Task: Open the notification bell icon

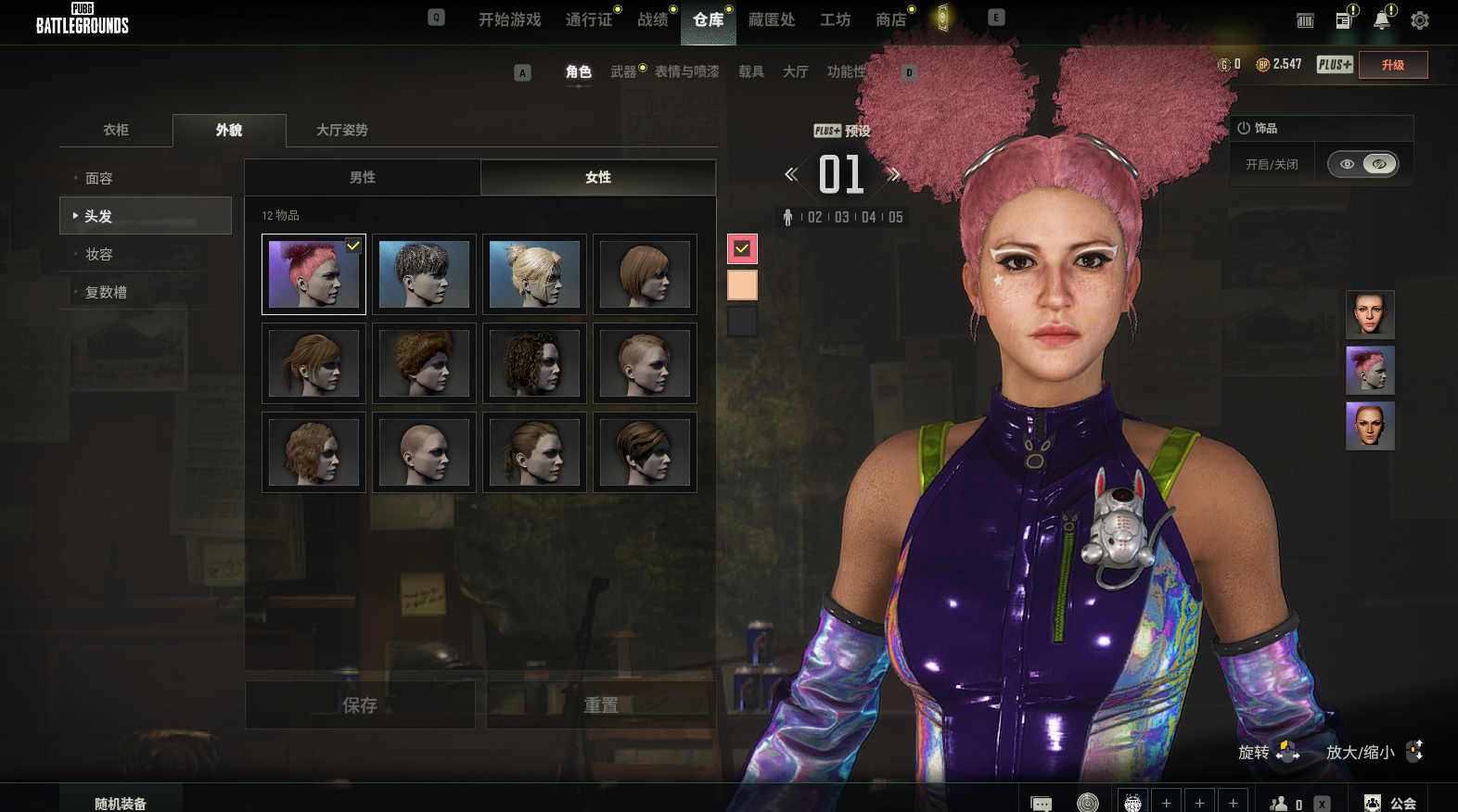Action: click(1382, 20)
